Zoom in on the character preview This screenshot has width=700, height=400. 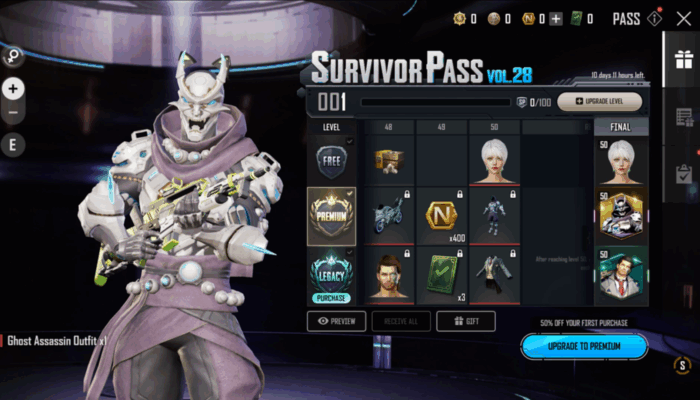(13, 88)
